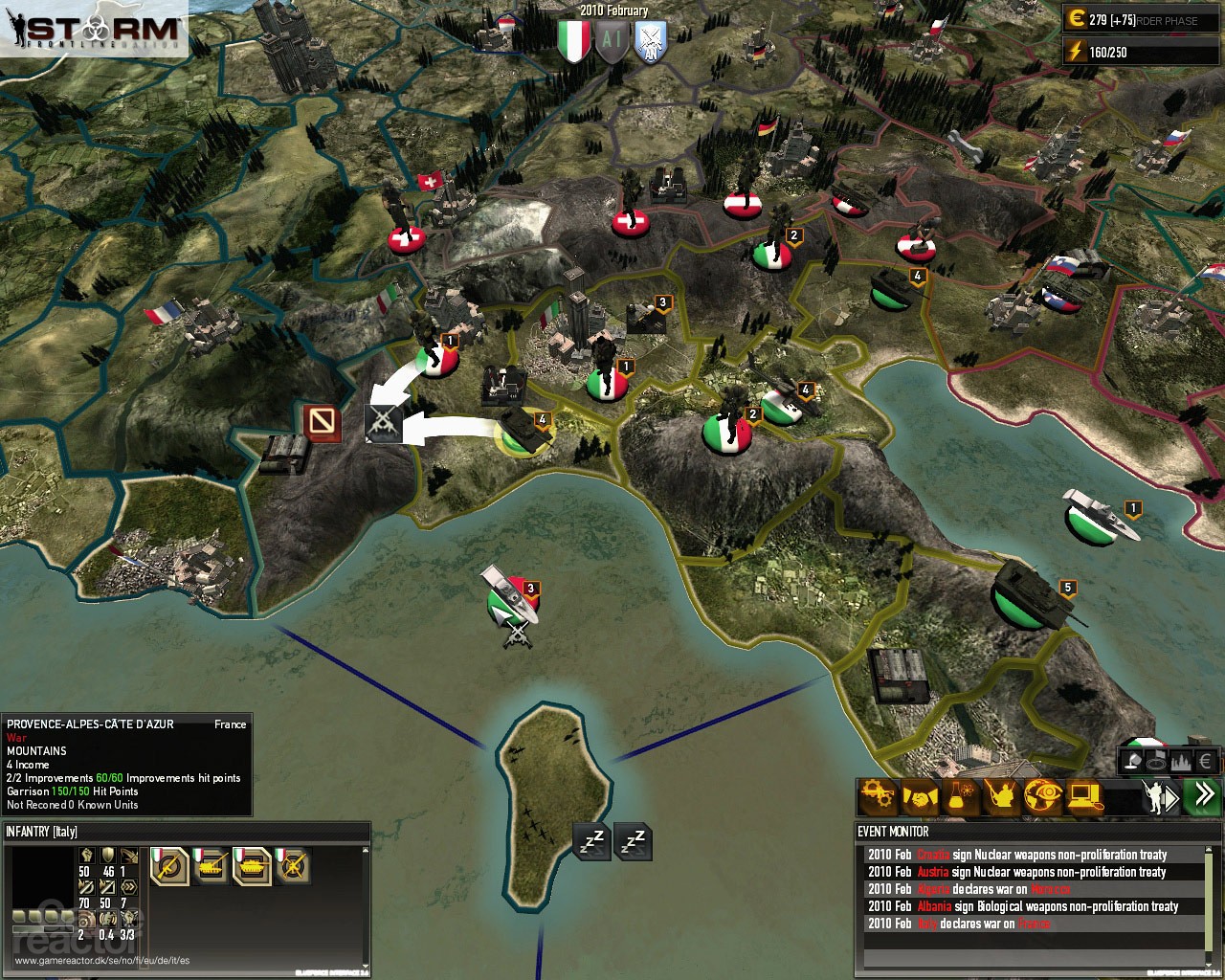Click the blue crossed-swords shield
Screen dimensions: 1225x980
click(x=651, y=42)
